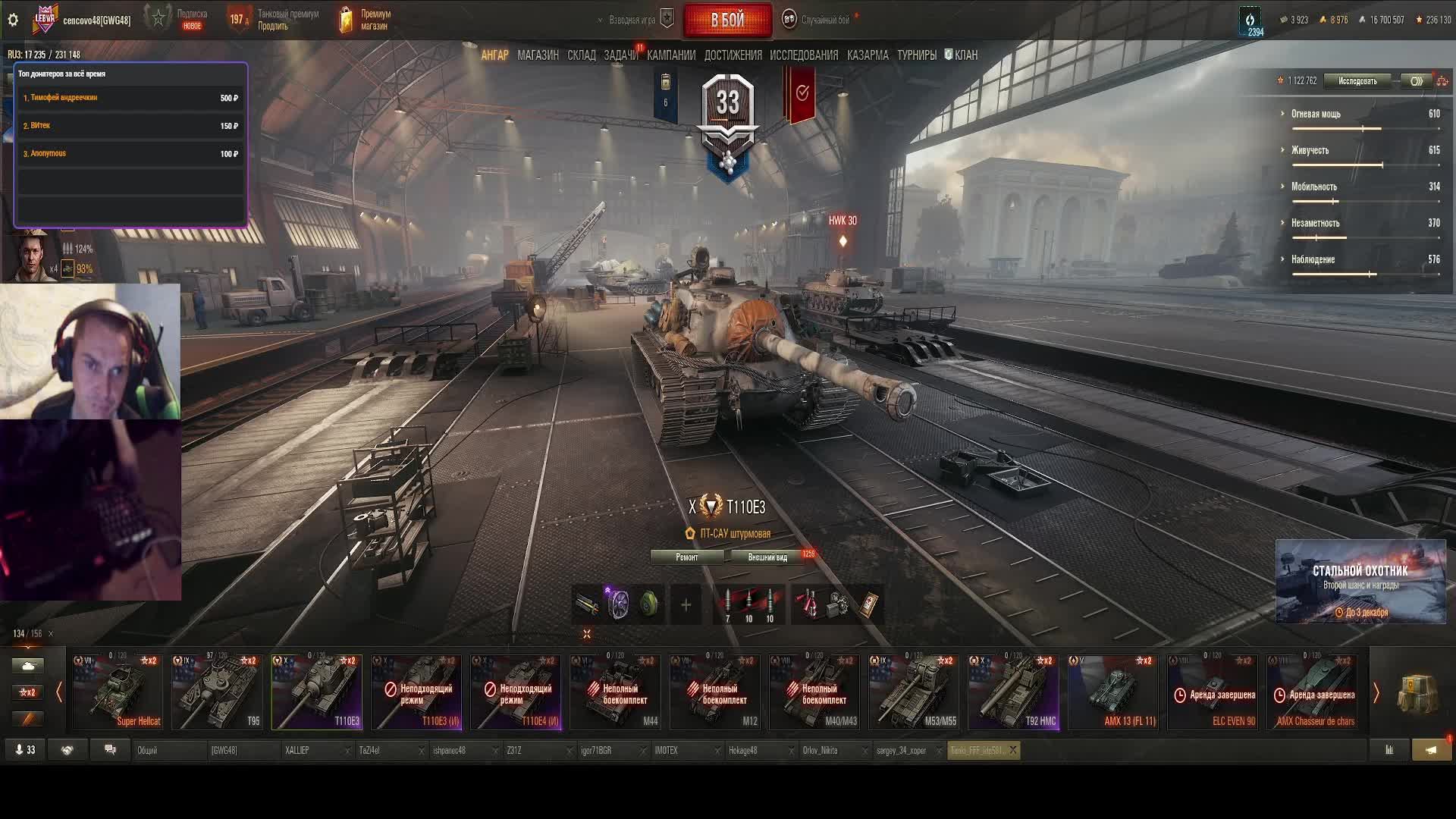Click the Ремонт repair button
Screen dimensions: 1456x819
point(687,557)
